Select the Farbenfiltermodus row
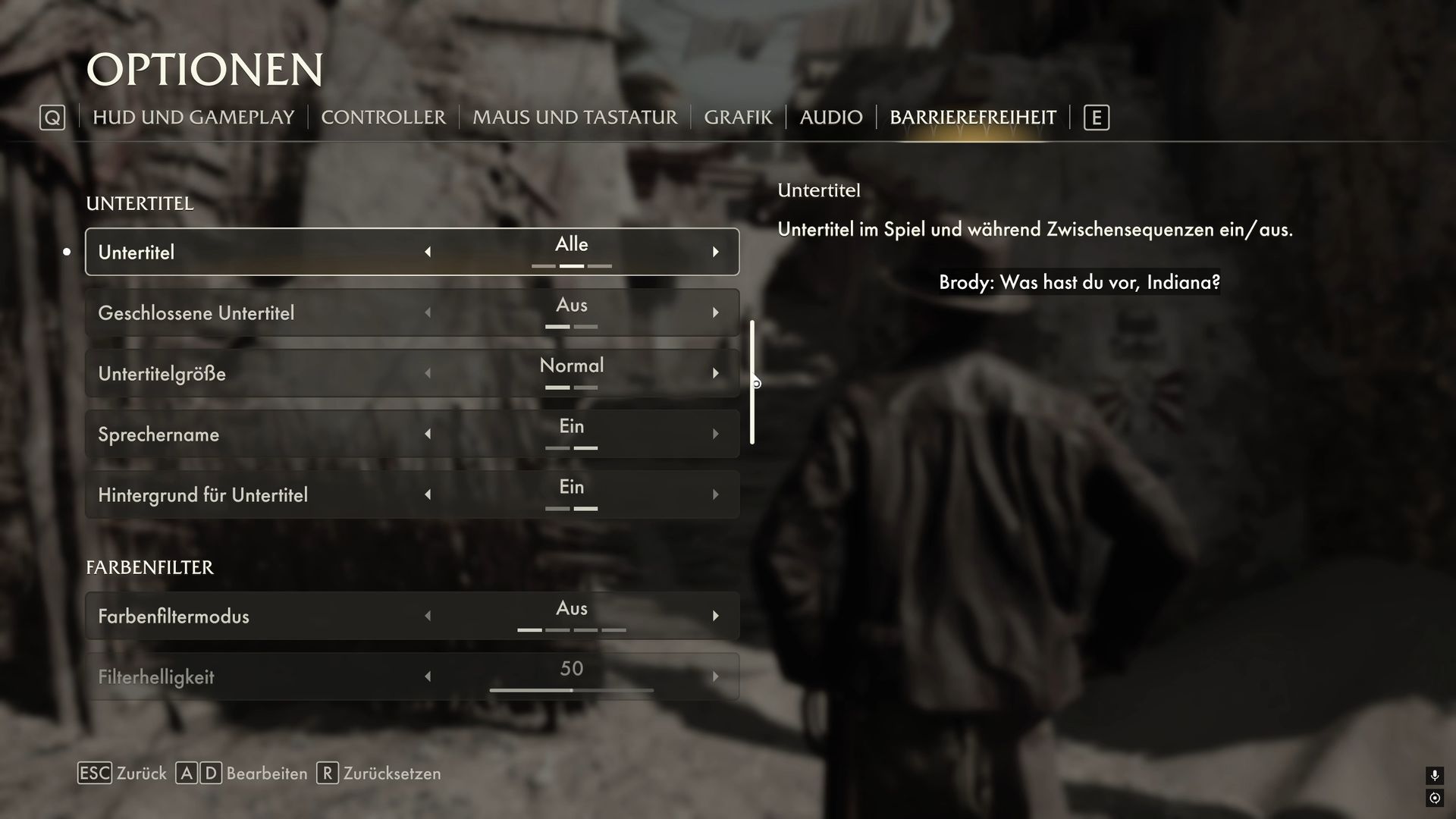This screenshot has height=819, width=1456. [227, 616]
